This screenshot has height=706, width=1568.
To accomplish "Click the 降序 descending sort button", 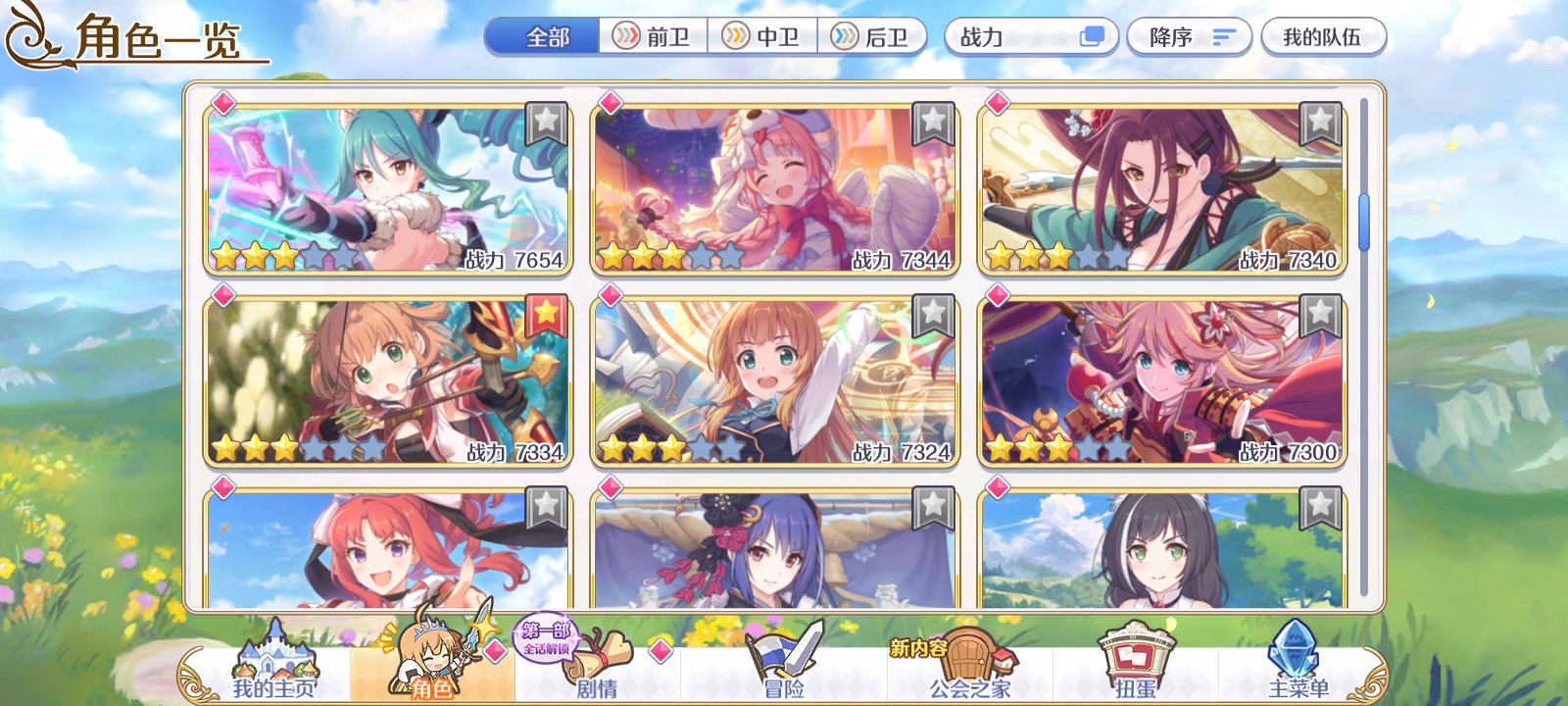I will click(x=1189, y=34).
